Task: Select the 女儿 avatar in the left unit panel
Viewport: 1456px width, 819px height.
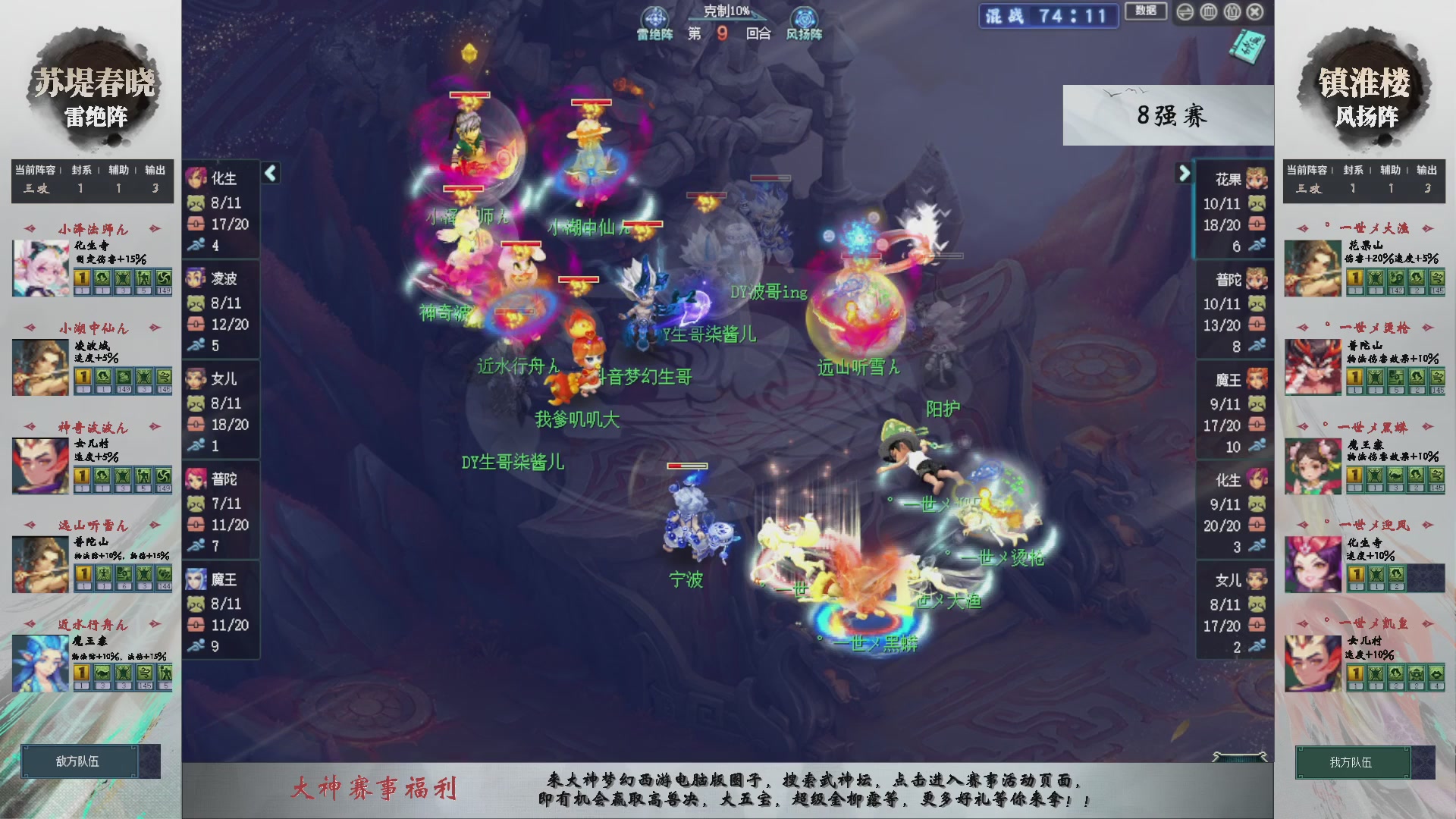Action: point(197,379)
